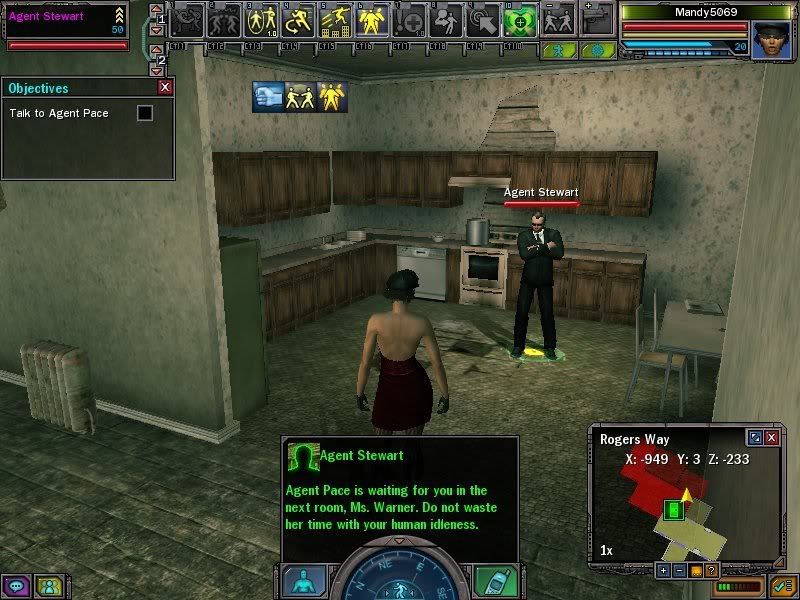
Task: Zoom in the minimap with plus button
Action: pos(663,570)
